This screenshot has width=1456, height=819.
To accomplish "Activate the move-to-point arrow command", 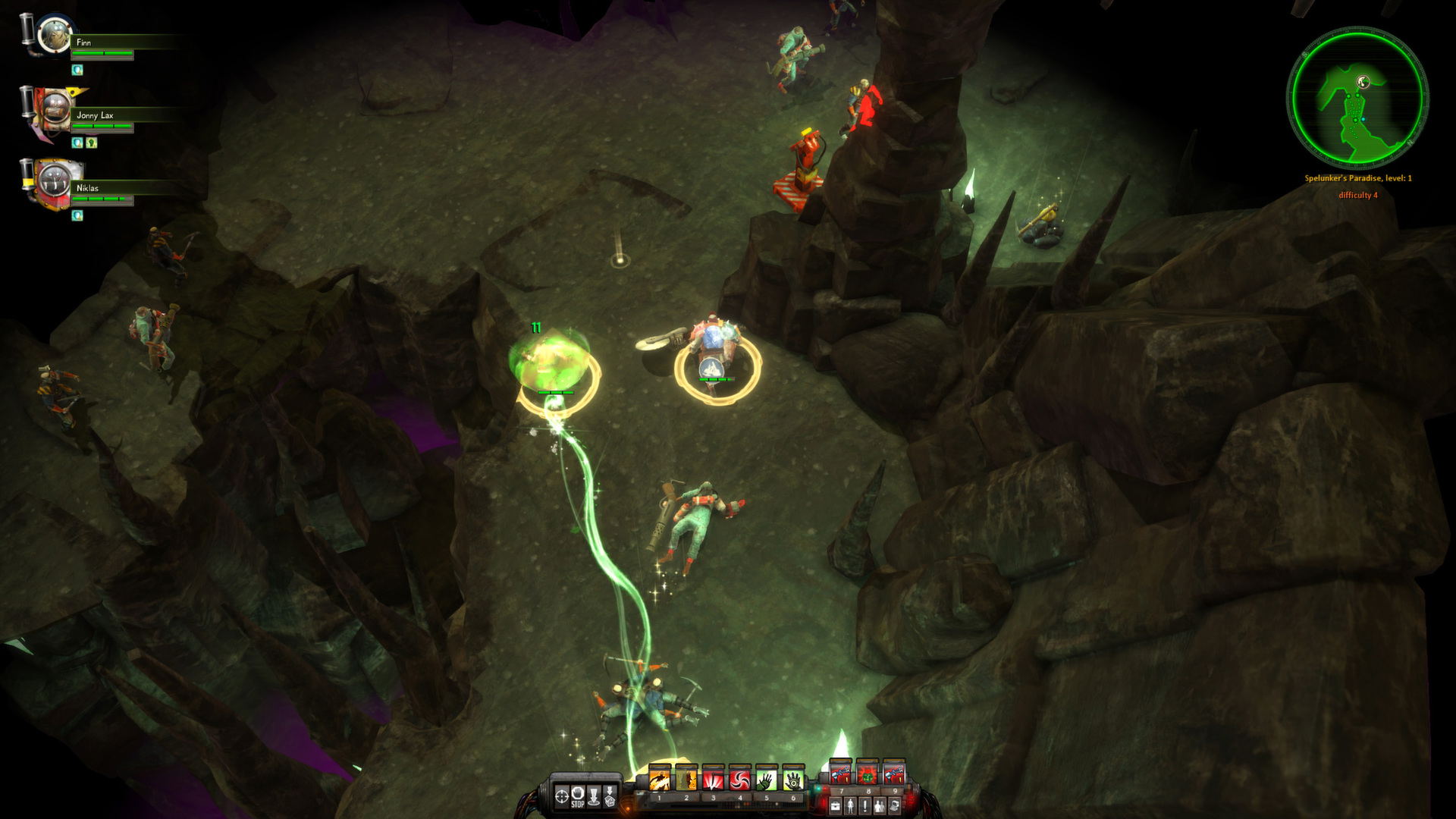I will (x=594, y=796).
